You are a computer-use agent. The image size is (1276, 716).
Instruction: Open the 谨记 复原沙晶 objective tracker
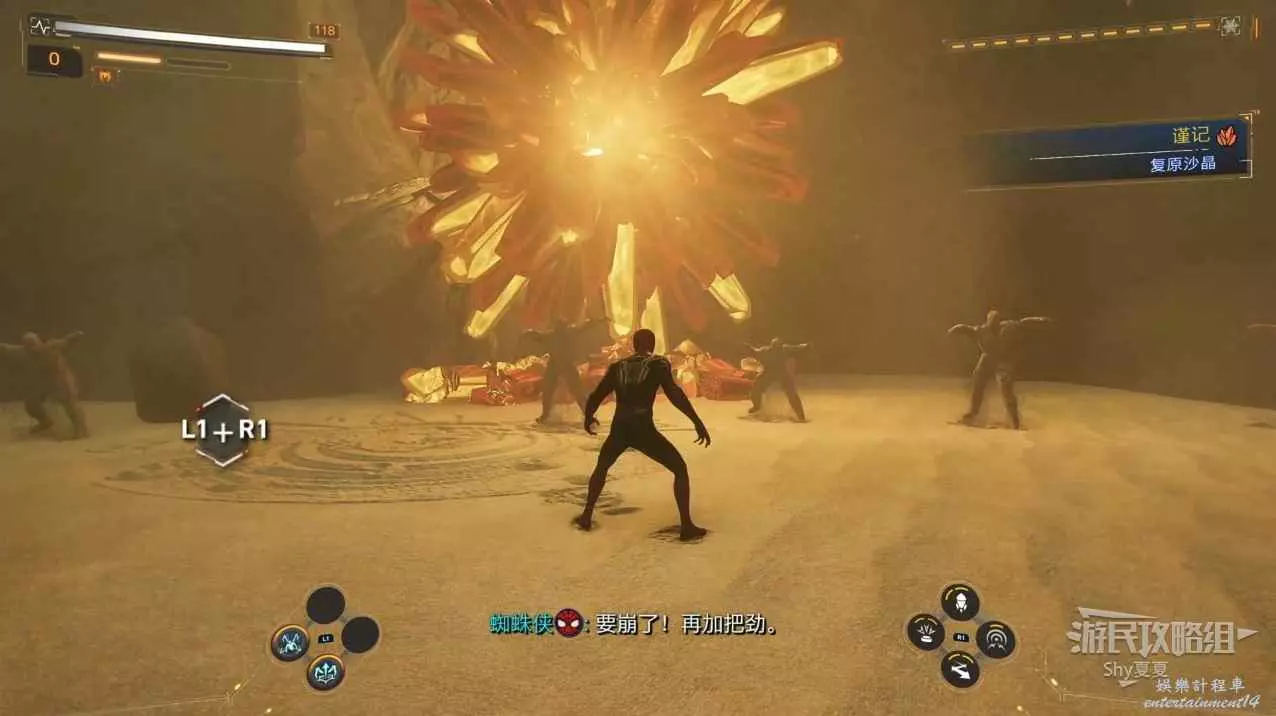pos(1110,150)
